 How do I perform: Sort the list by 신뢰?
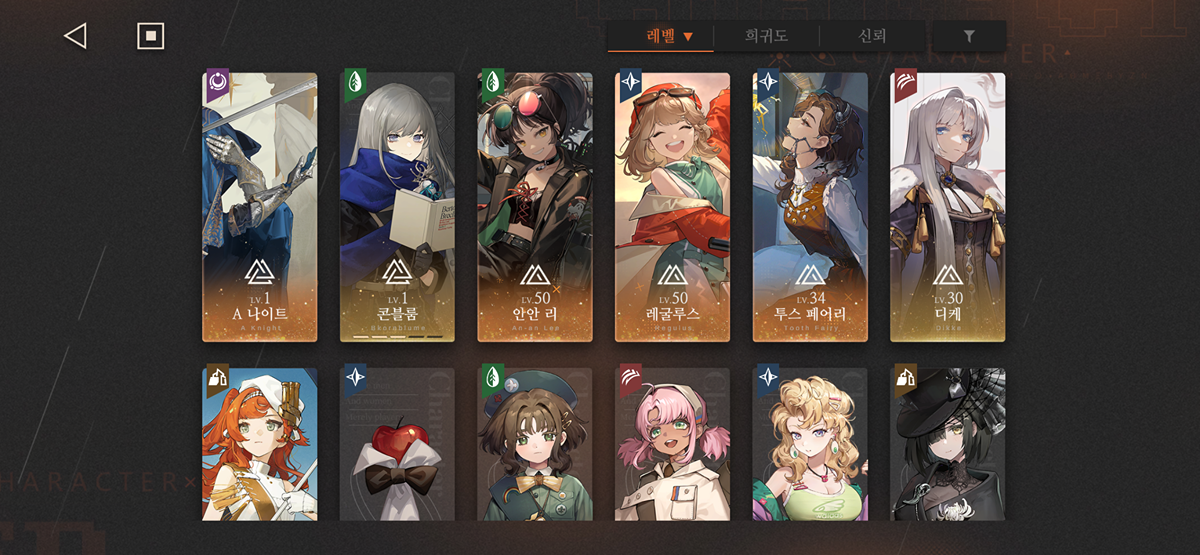click(872, 36)
